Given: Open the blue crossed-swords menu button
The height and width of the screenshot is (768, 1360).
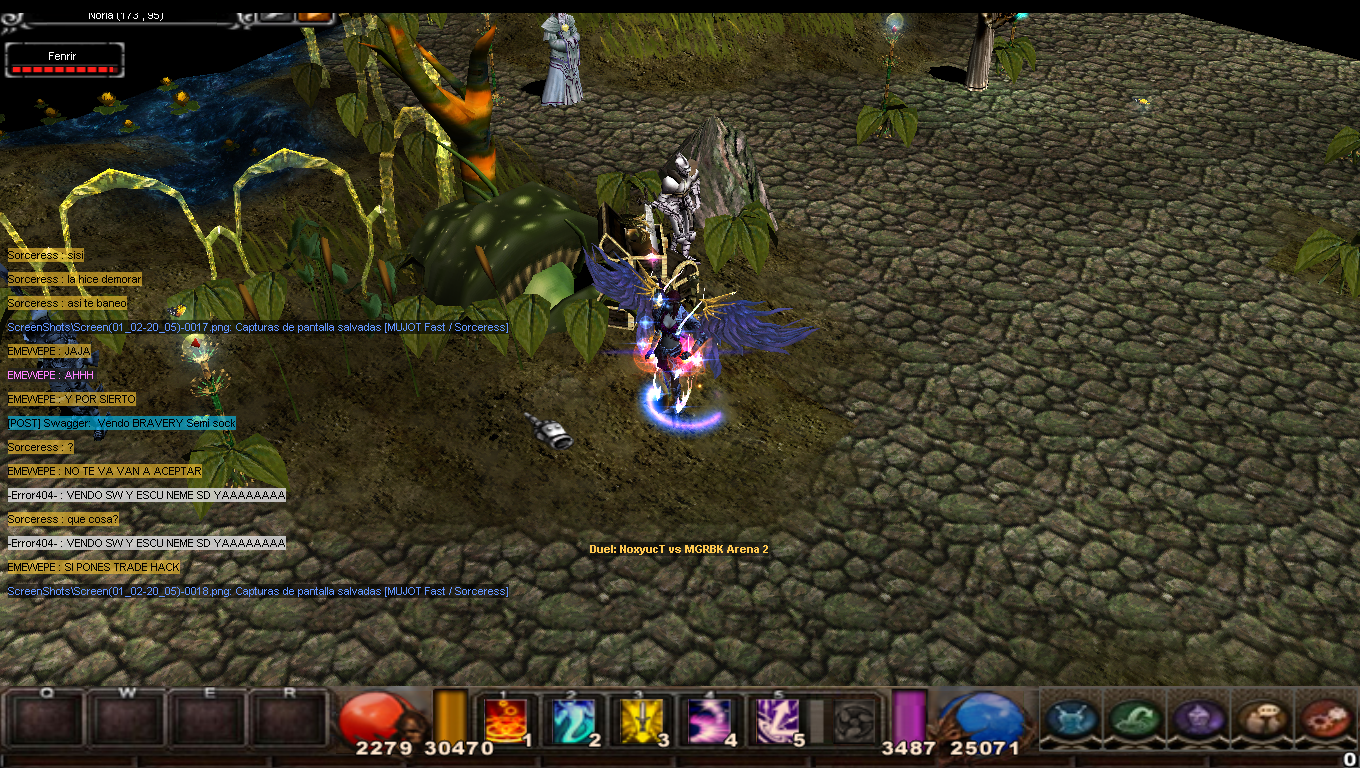Looking at the screenshot, I should tap(1072, 719).
